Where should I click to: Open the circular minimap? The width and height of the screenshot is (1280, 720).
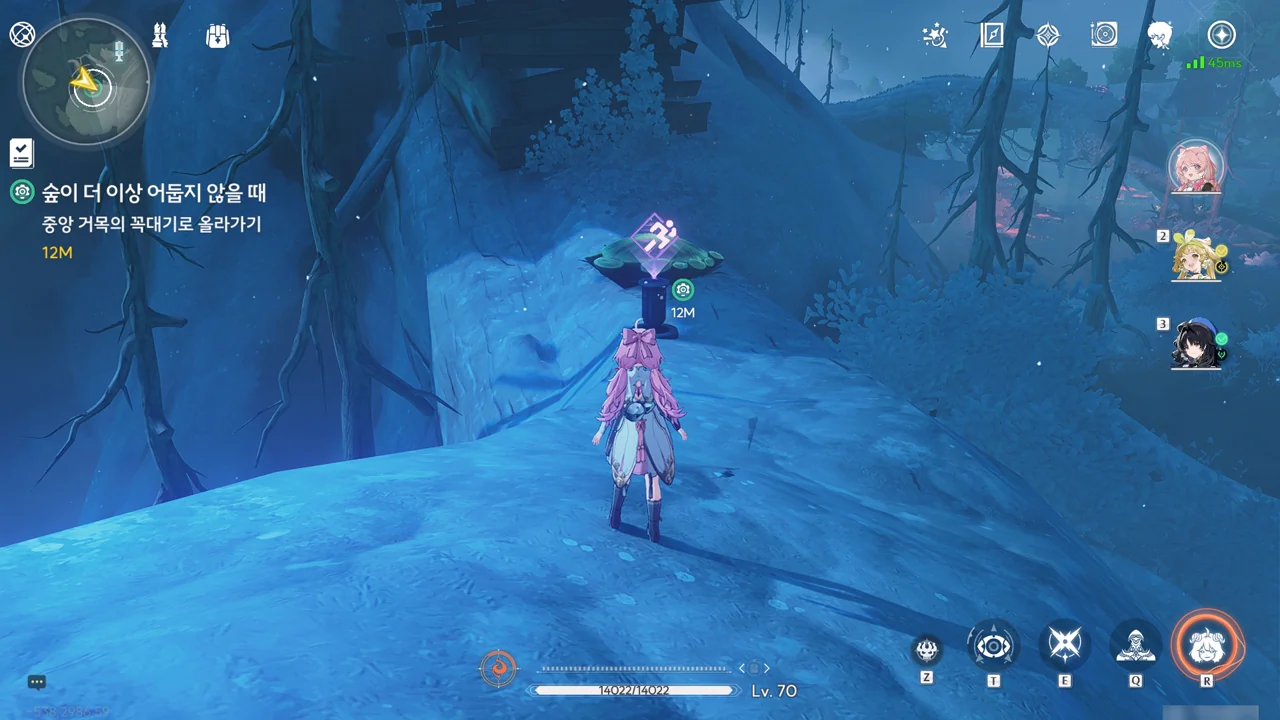(x=86, y=83)
